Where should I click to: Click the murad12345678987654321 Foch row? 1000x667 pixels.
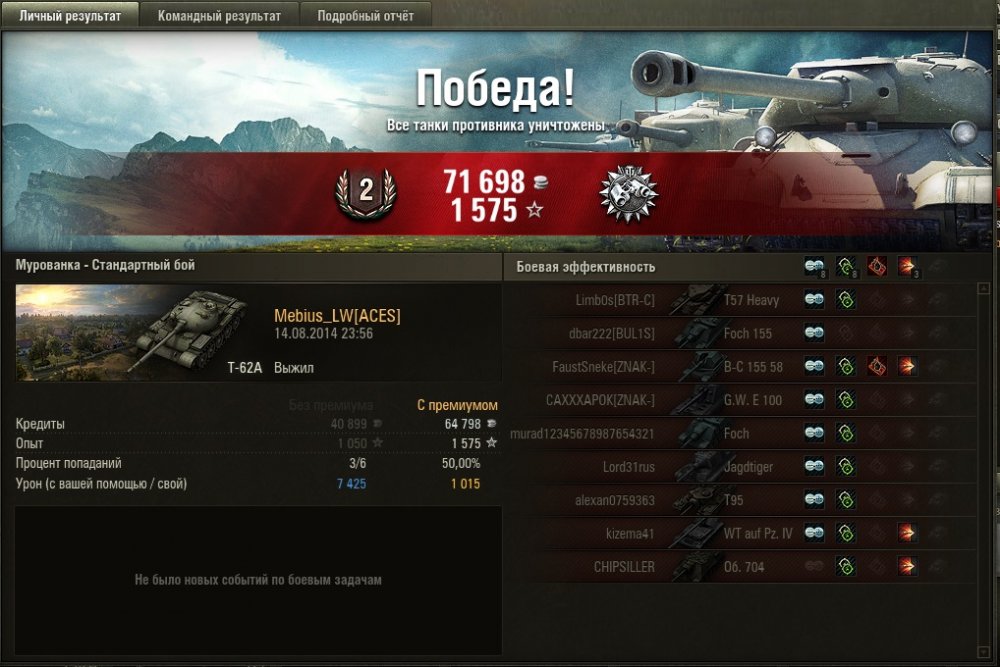[x=738, y=434]
